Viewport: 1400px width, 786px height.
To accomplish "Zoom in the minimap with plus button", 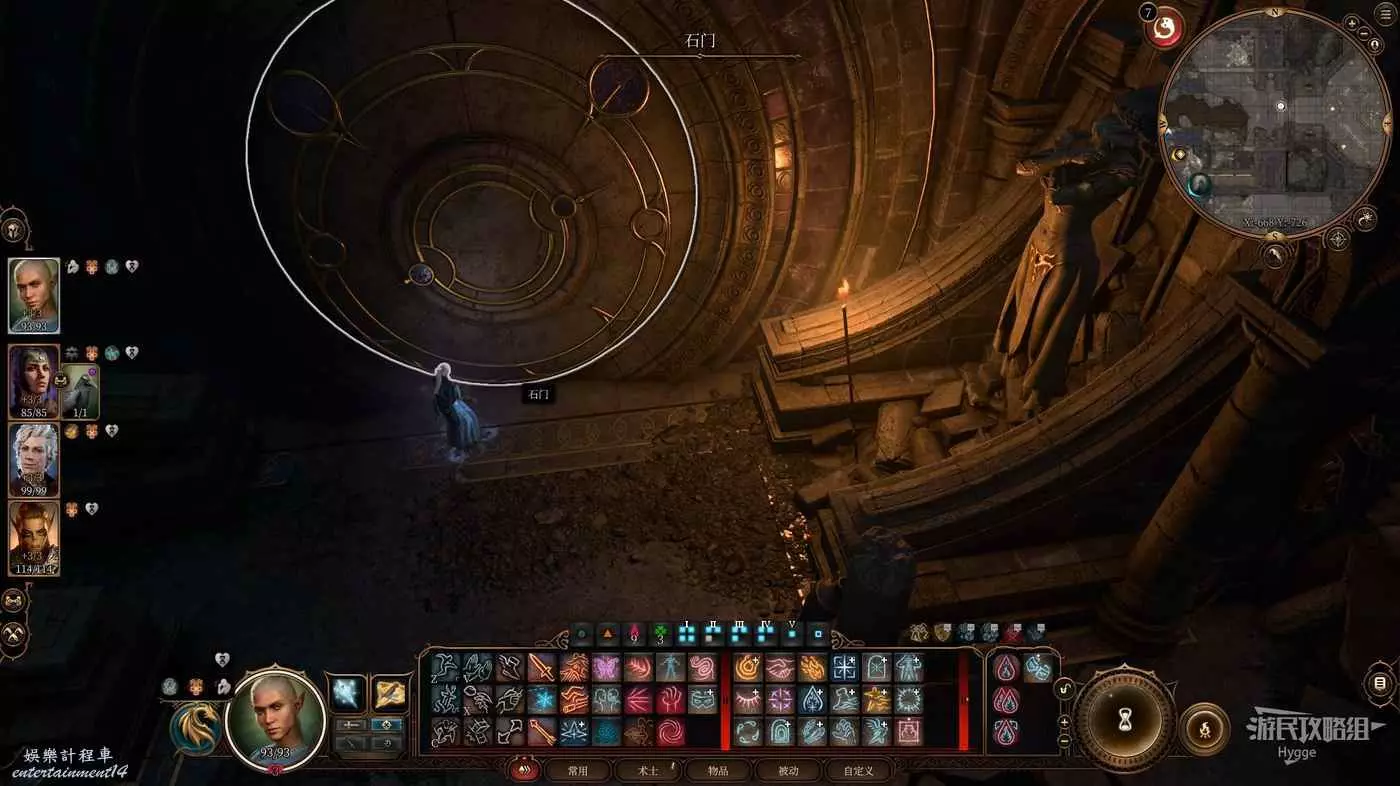I will [1365, 34].
